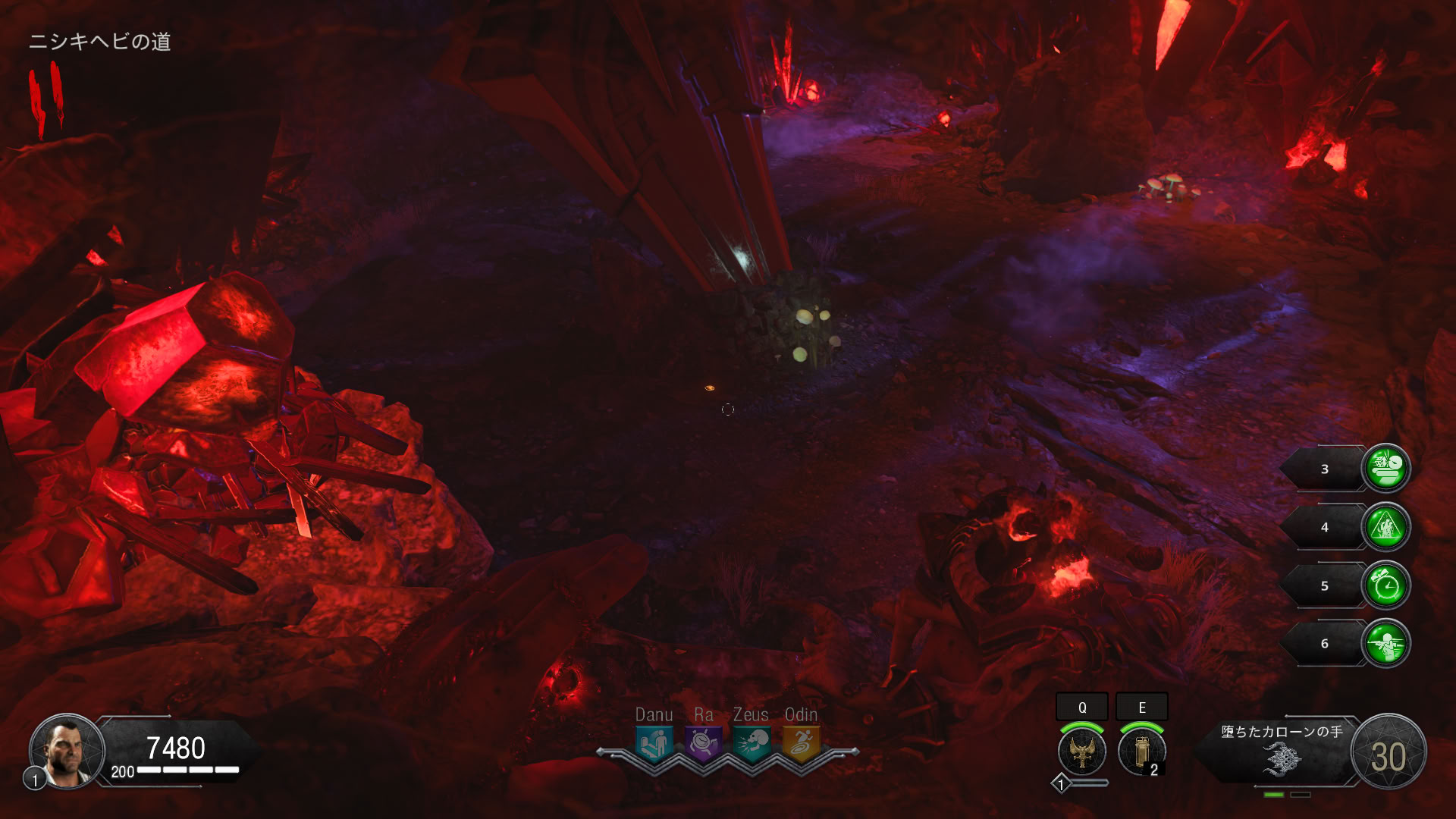1456x819 pixels.
Task: Activate the golden winged special weapon
Action: [x=1082, y=752]
